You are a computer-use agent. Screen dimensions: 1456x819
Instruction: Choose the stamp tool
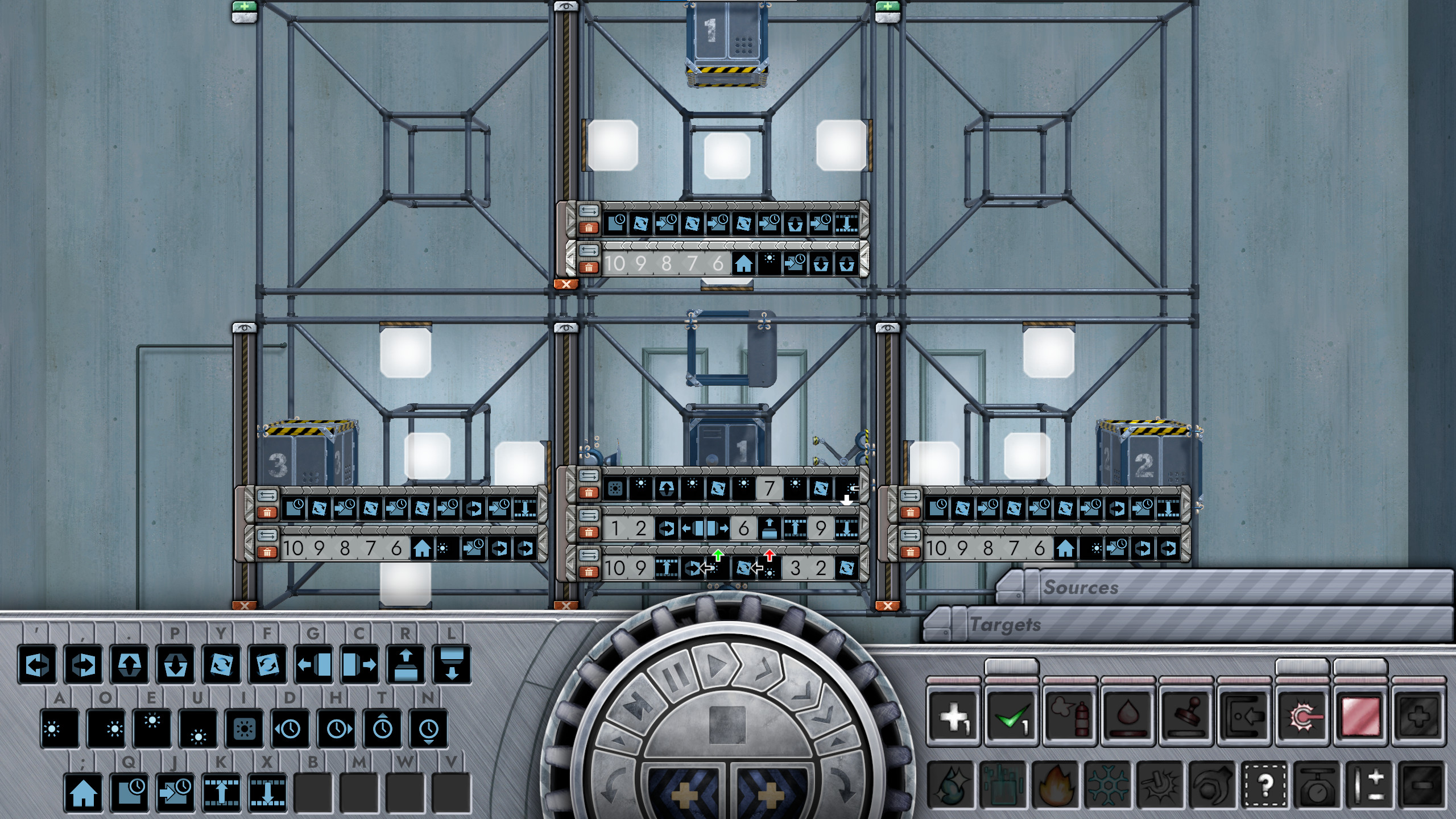pos(1187,715)
